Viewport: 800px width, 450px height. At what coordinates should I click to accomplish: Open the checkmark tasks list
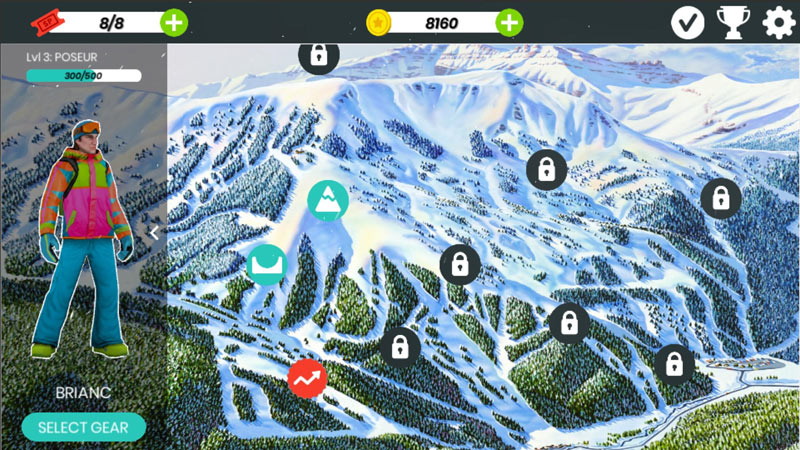687,22
